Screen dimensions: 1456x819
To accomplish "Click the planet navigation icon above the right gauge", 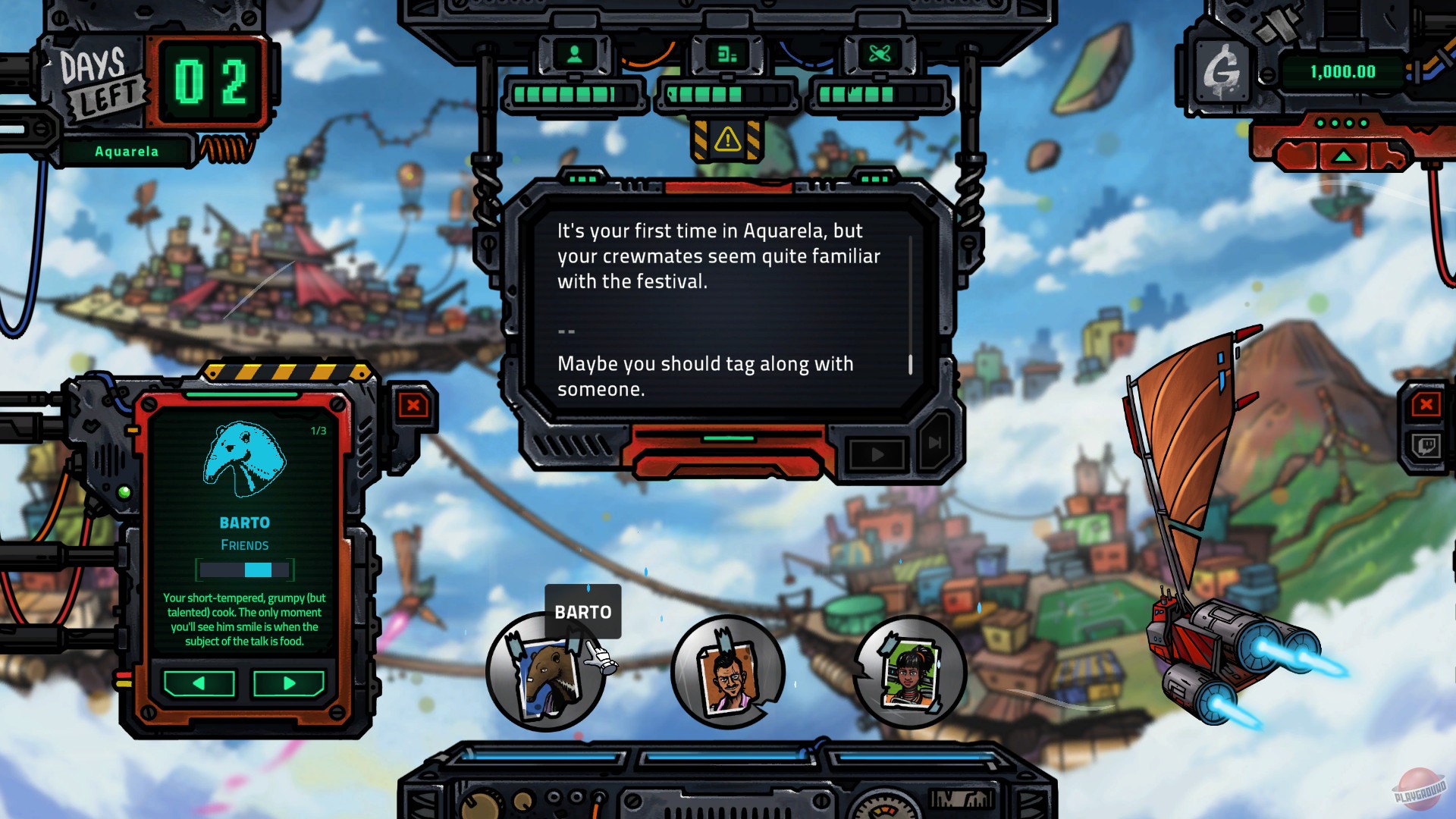I will pos(880,54).
